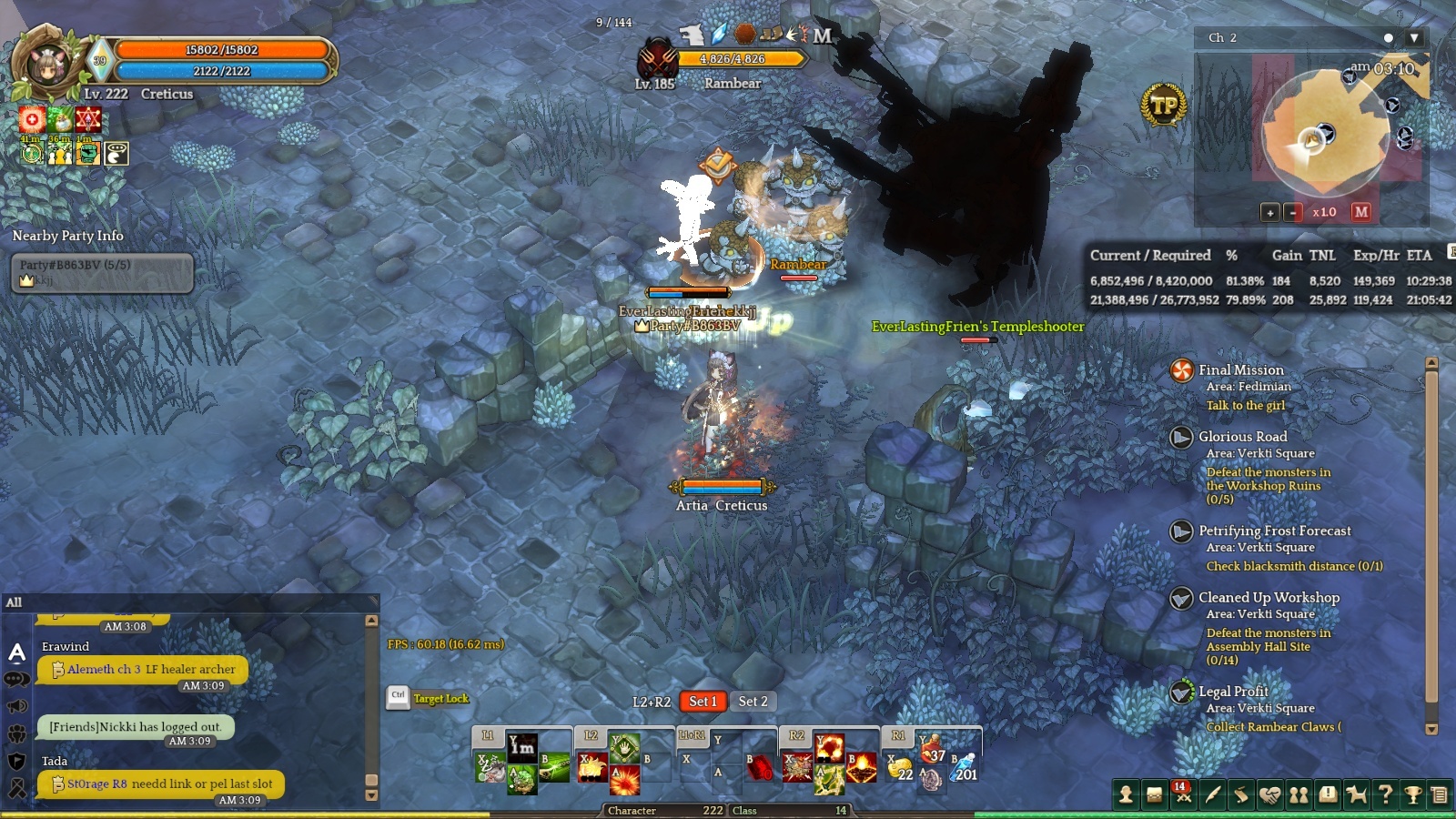The width and height of the screenshot is (1456, 819).
Task: Select the Party#B863BV entry in Nearby Party Info
Action: [x=102, y=272]
